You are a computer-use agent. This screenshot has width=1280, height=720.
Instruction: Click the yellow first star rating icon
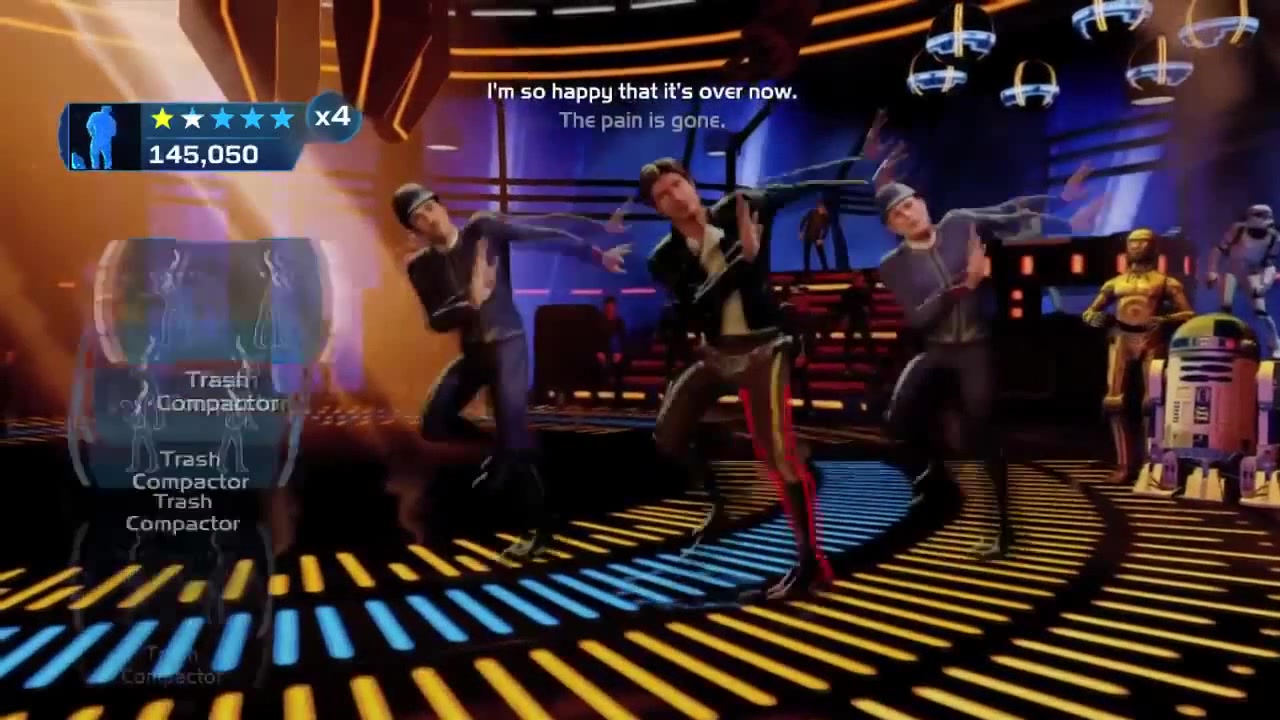click(162, 119)
